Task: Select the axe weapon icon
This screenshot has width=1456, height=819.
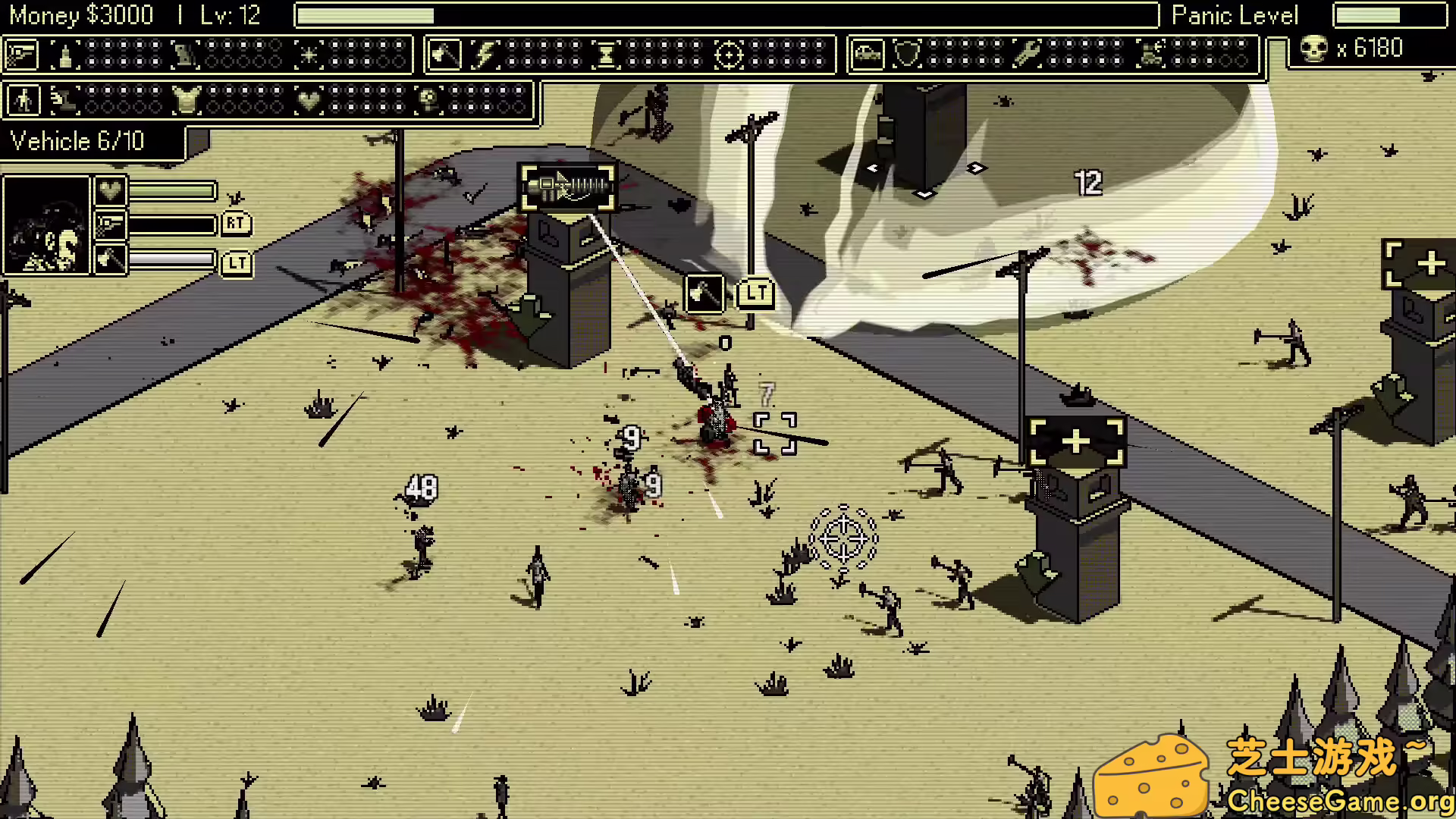Action: pos(446,55)
